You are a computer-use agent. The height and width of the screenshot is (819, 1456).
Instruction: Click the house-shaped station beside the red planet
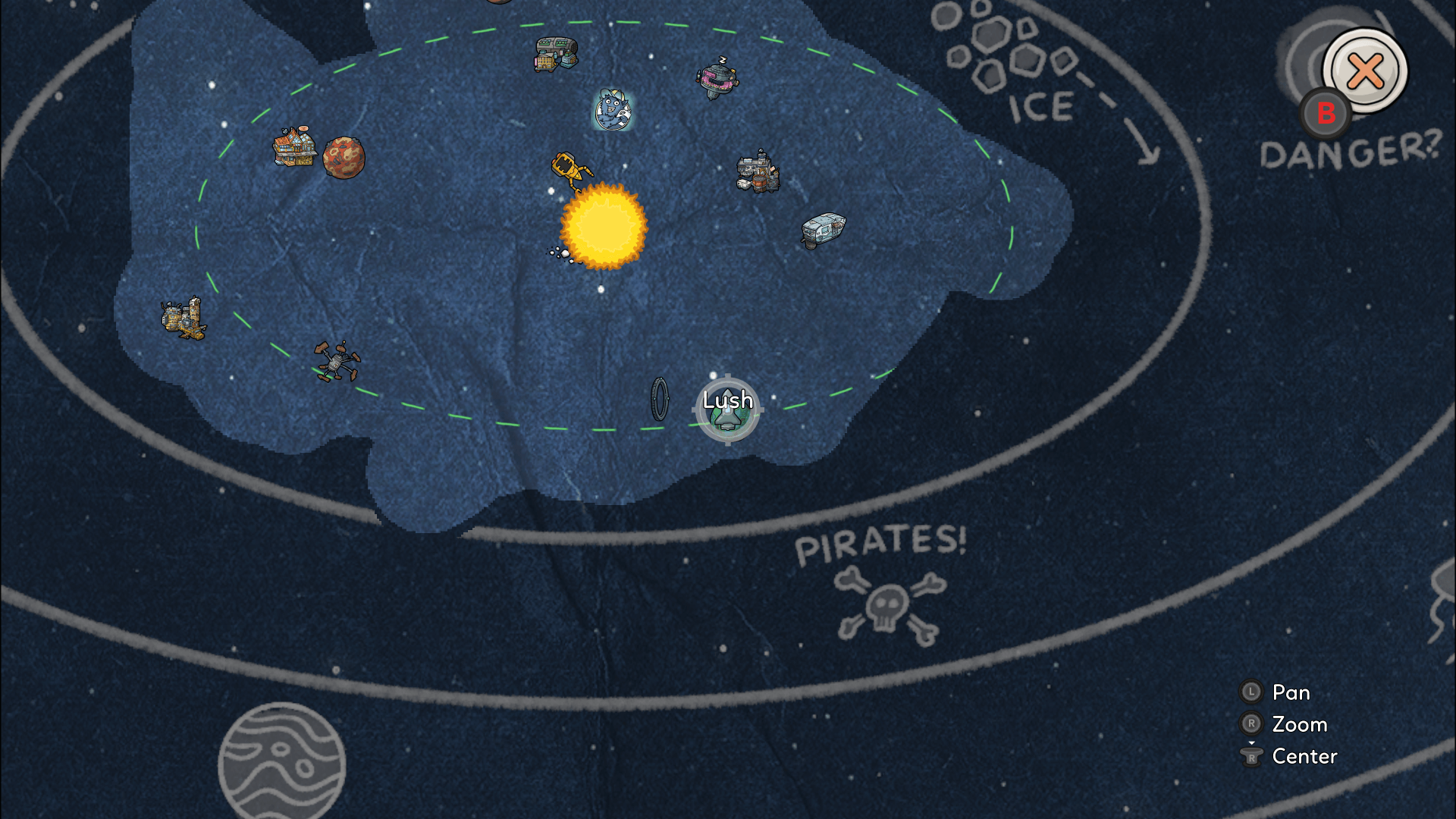294,146
